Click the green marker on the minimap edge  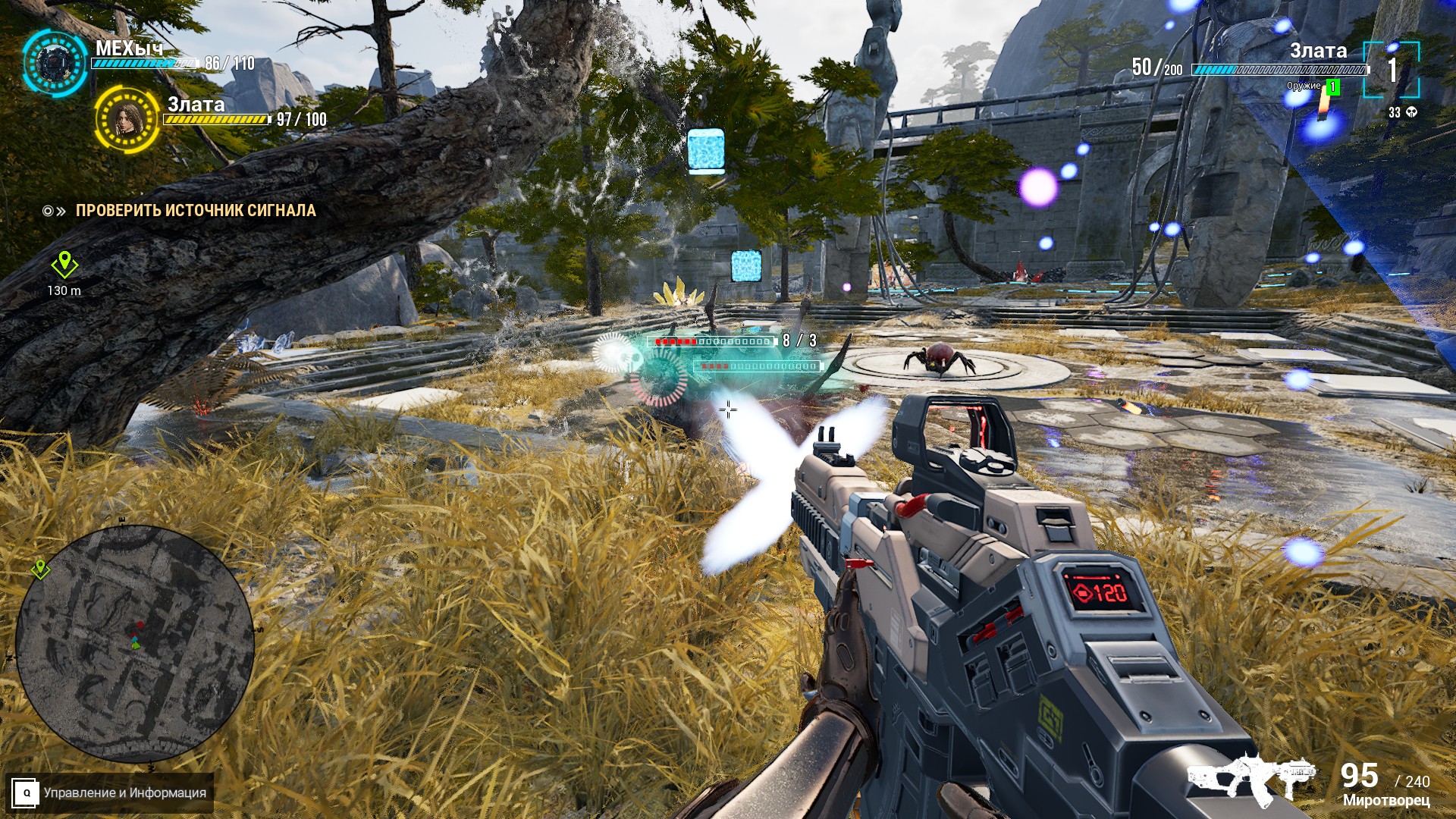(x=40, y=568)
